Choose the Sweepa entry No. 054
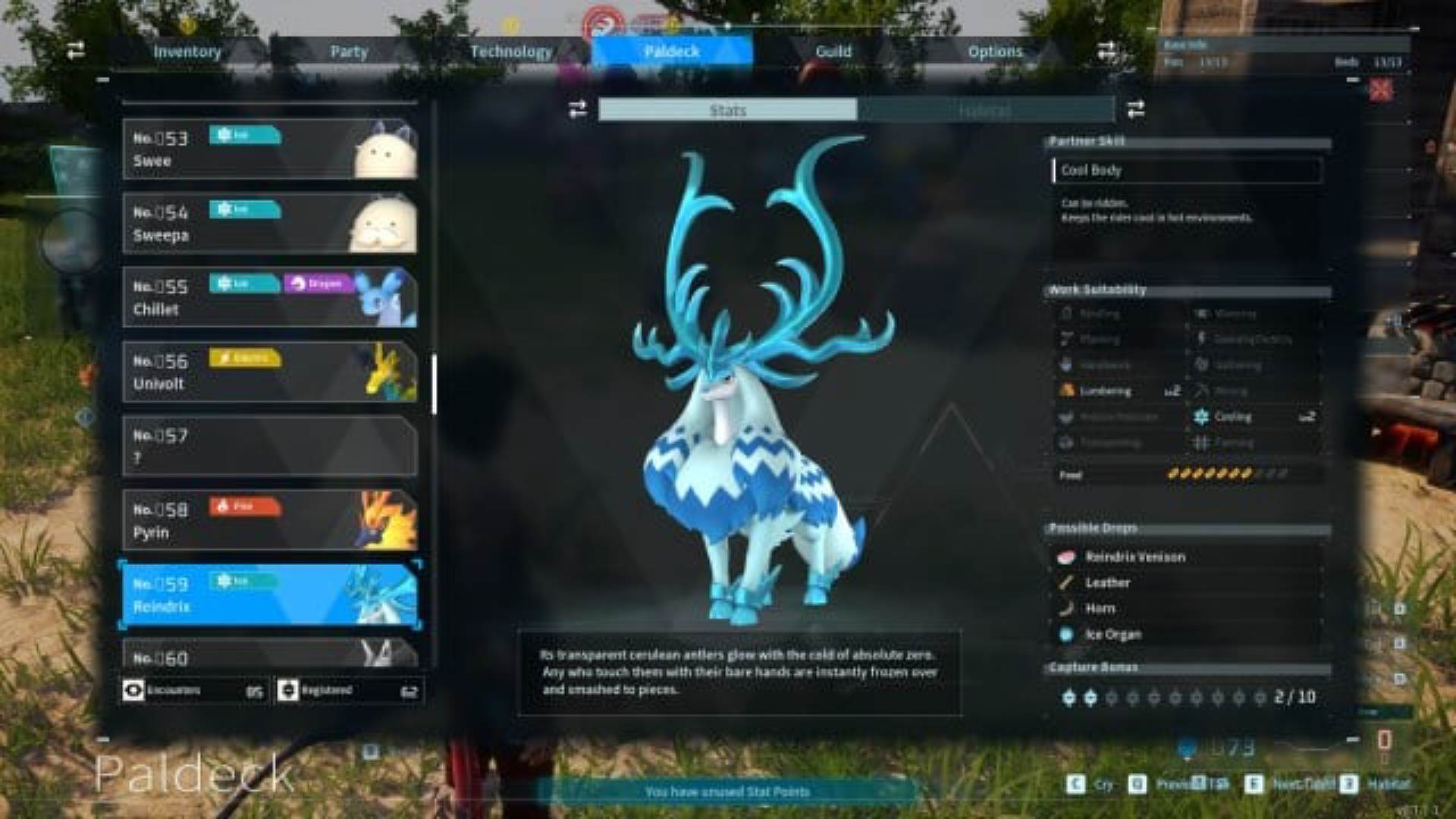The height and width of the screenshot is (819, 1456). 269,223
